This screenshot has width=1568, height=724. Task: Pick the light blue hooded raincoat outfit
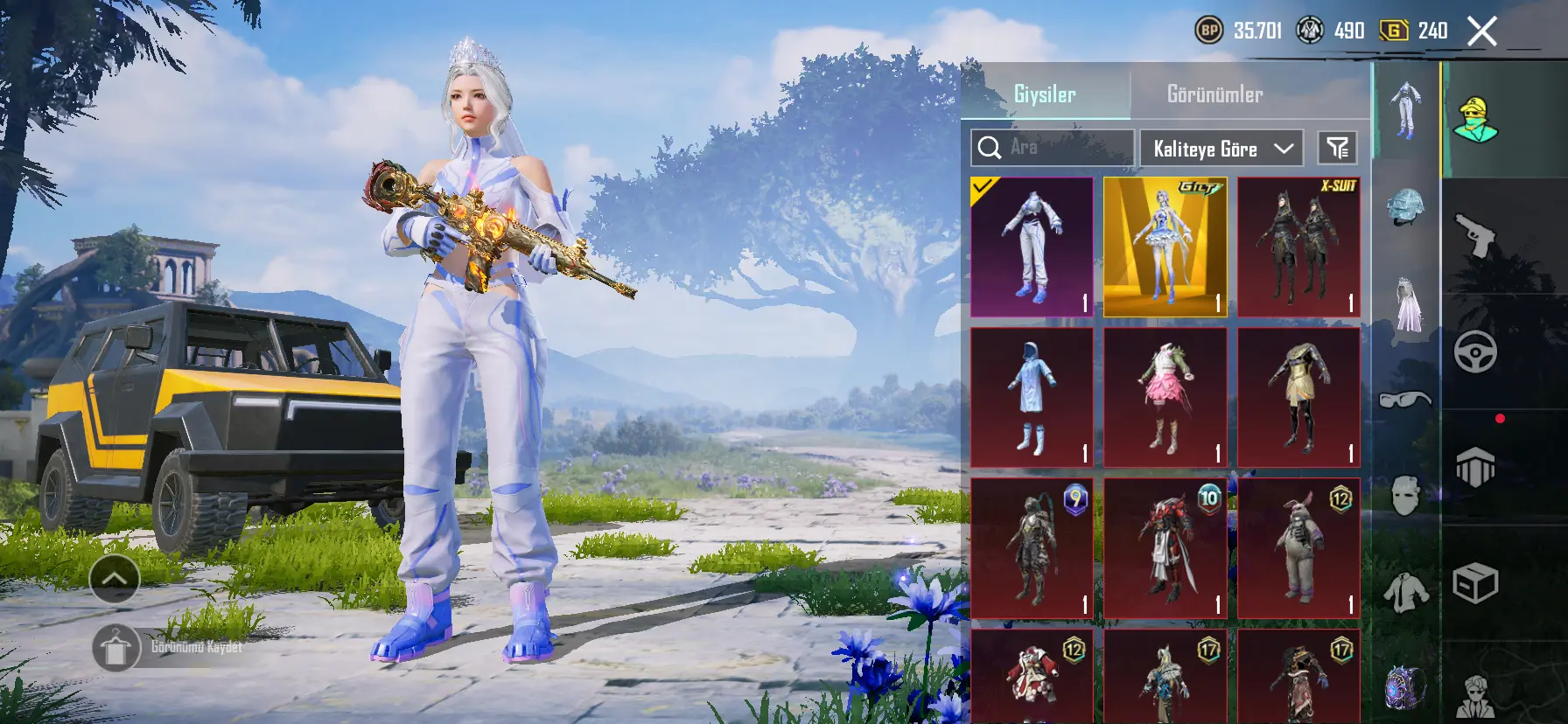click(x=1032, y=397)
